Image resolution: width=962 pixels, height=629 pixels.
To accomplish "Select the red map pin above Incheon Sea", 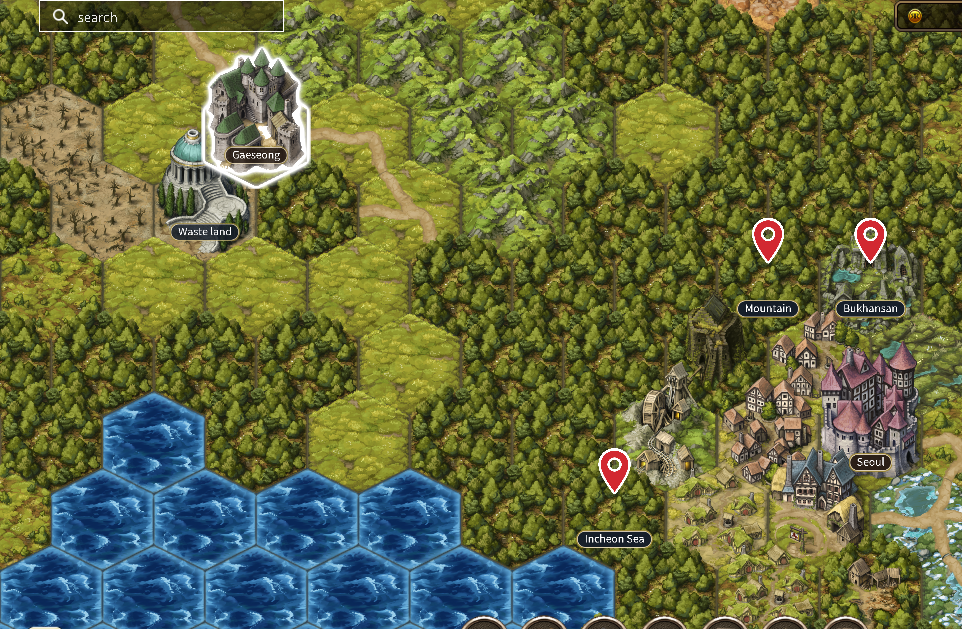I will pyautogui.click(x=614, y=470).
